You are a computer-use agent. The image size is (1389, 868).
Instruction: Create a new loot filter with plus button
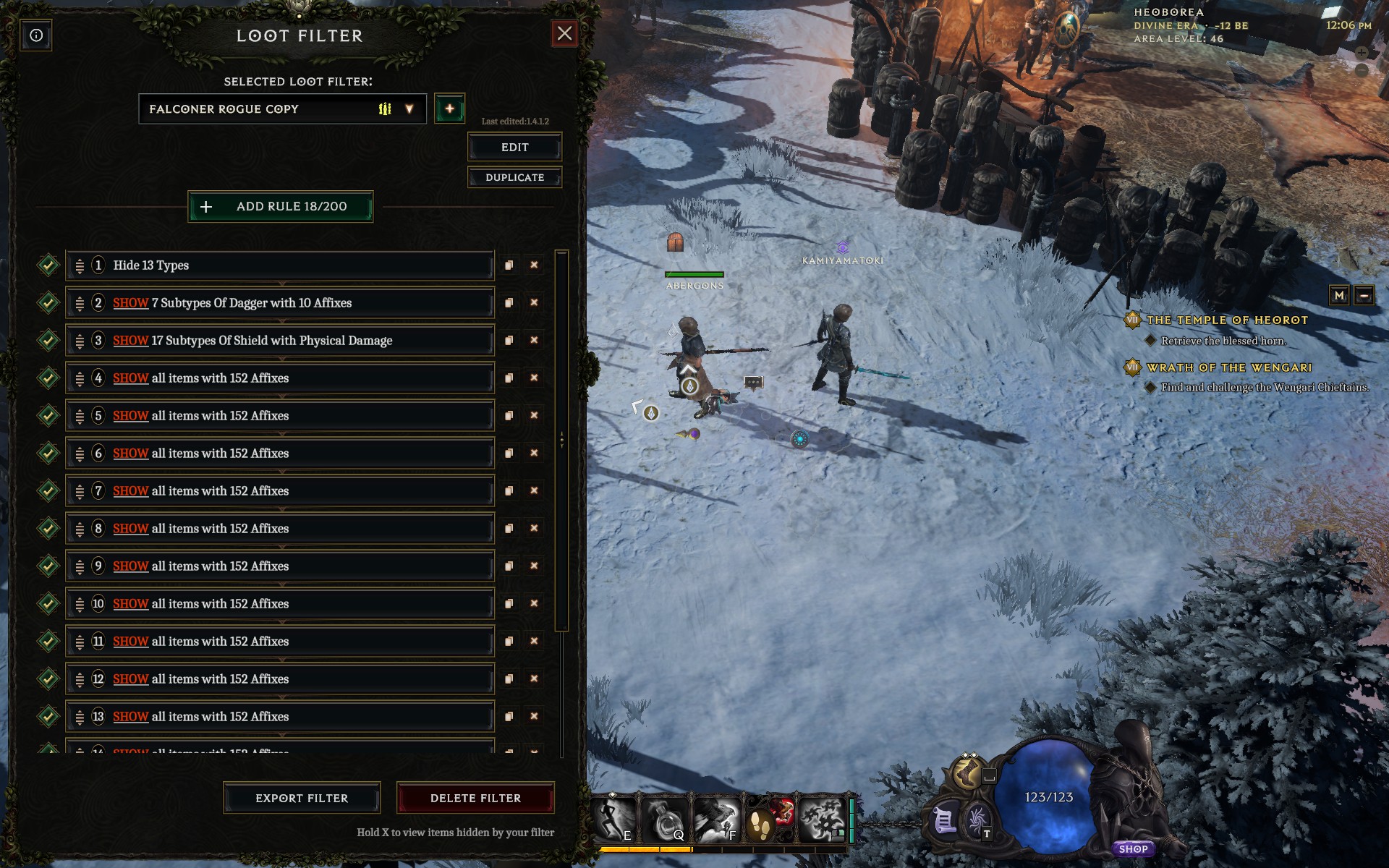(x=449, y=109)
